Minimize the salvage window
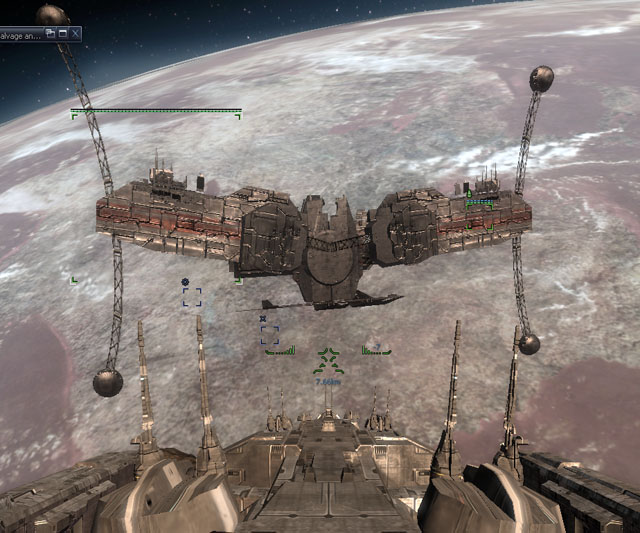Screen dimensions: 640x533 (x=62, y=33)
